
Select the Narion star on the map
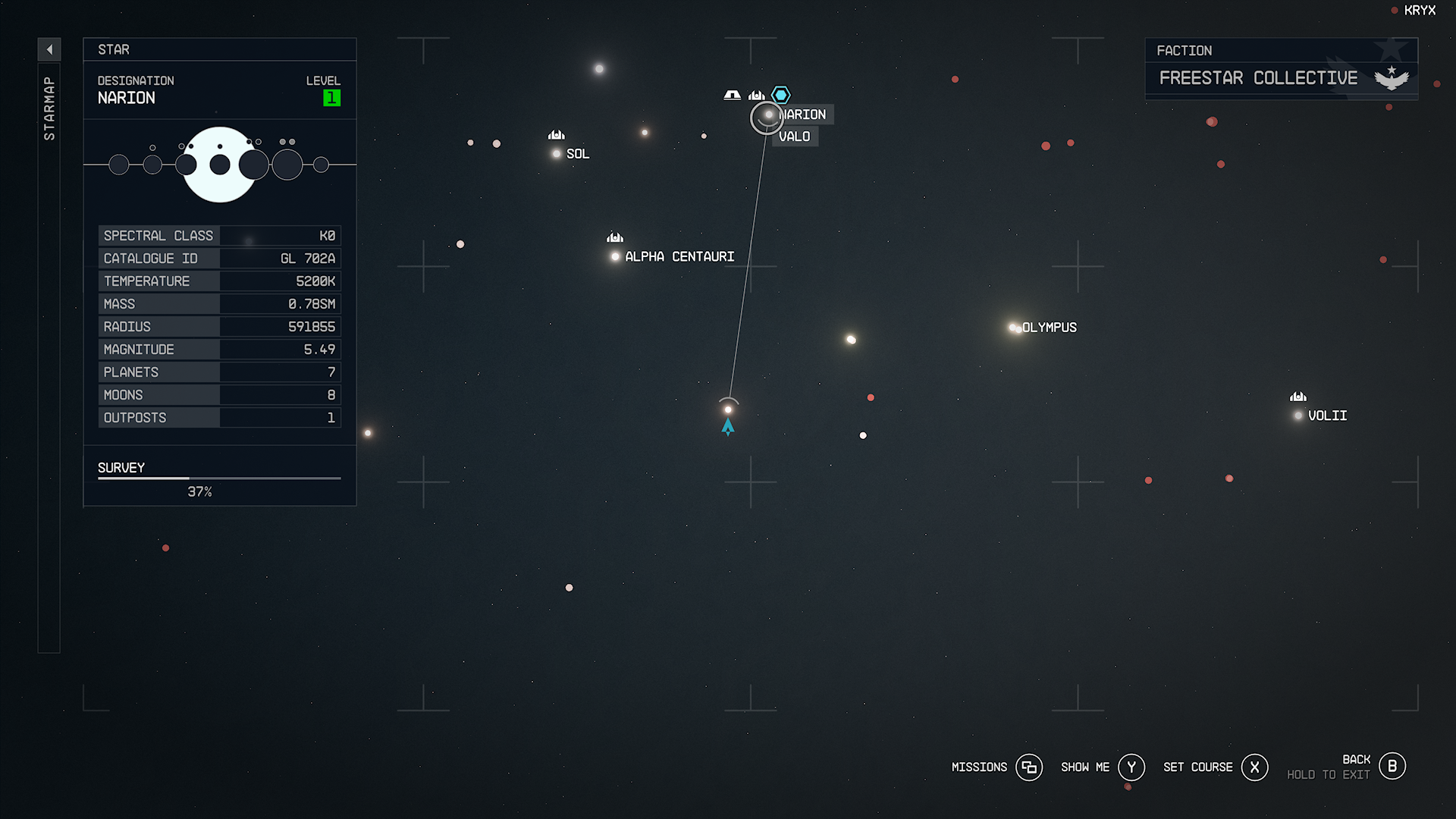(x=767, y=116)
